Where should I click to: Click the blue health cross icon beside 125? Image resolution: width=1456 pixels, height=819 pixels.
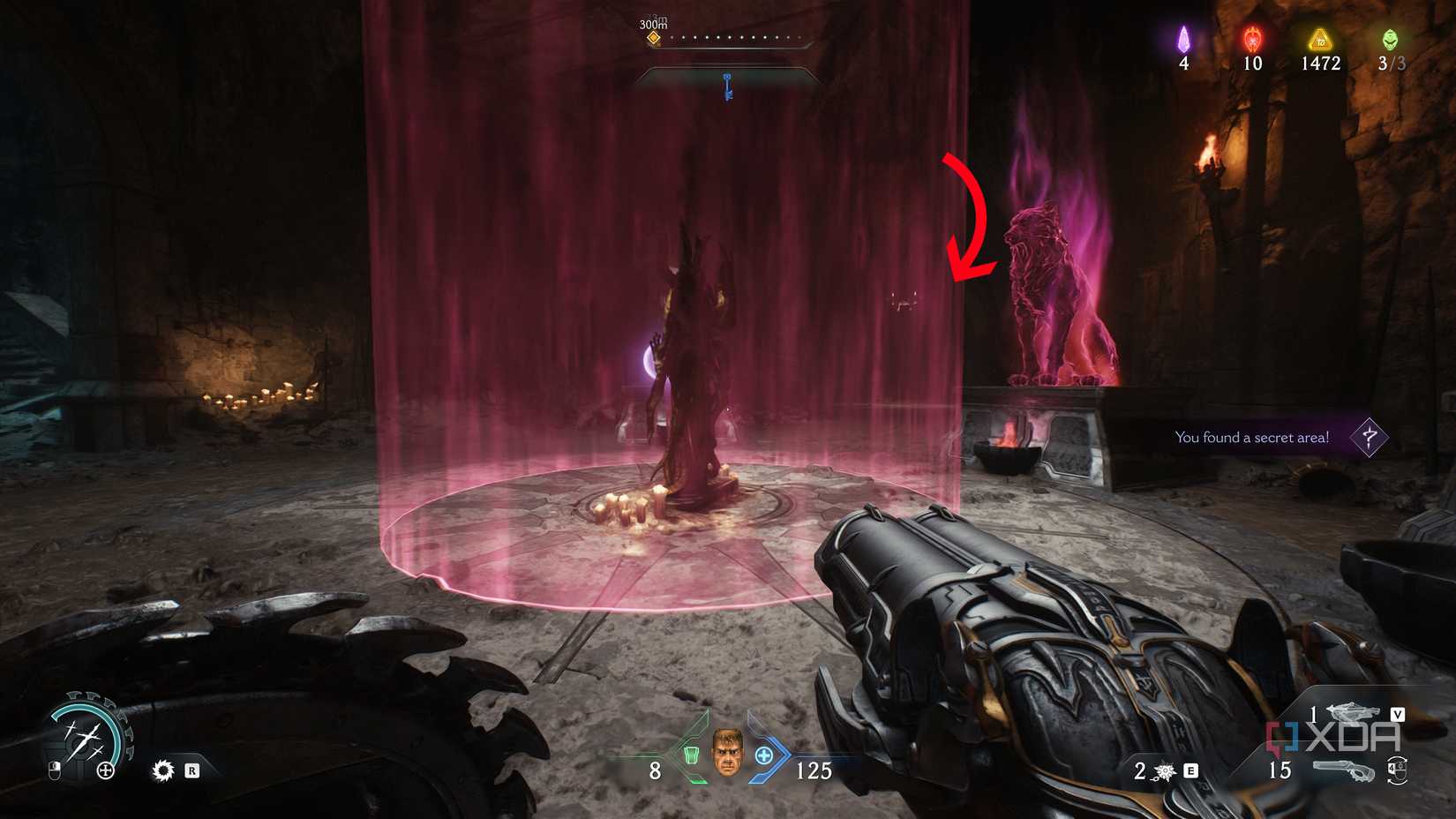point(764,755)
